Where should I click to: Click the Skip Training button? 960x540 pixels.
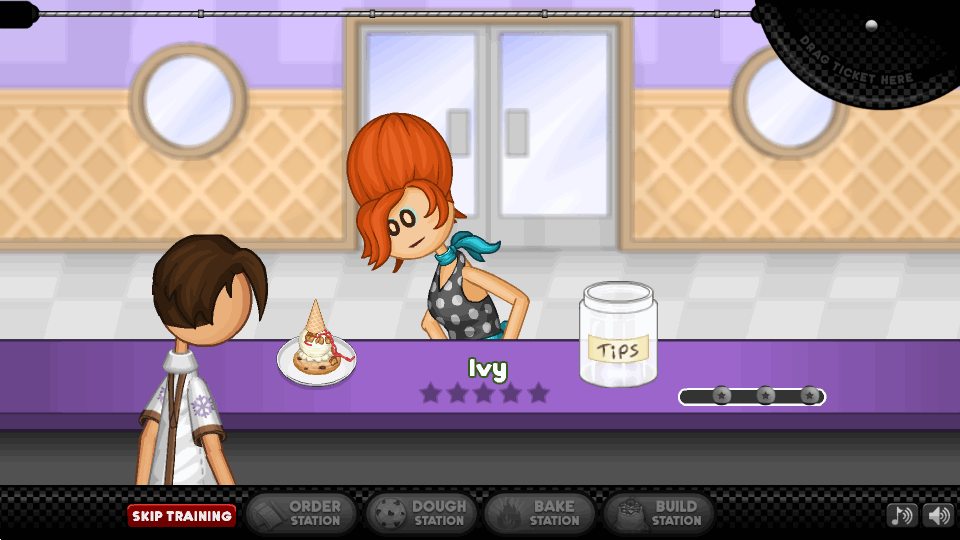tap(181, 516)
